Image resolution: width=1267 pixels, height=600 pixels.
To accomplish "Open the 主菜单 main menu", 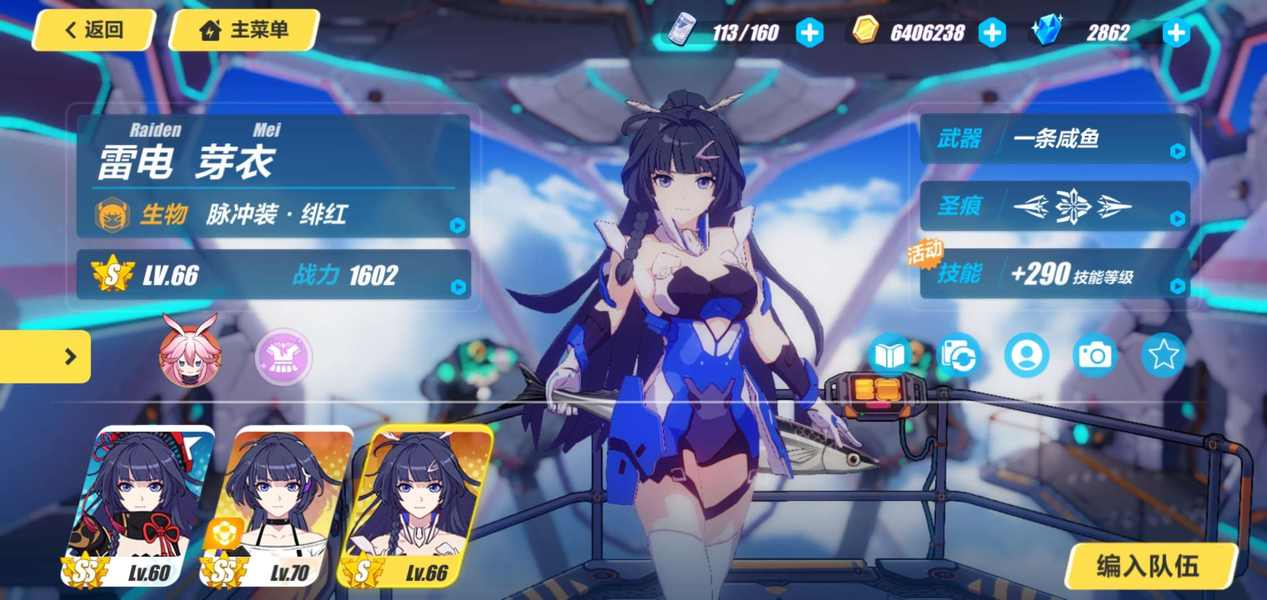I will click(x=244, y=30).
